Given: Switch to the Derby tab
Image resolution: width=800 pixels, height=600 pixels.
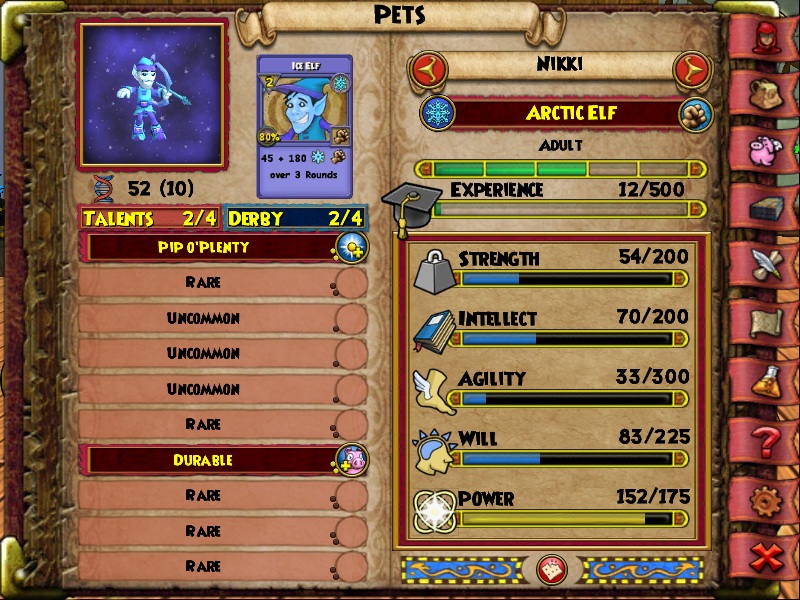Looking at the screenshot, I should click(x=295, y=218).
